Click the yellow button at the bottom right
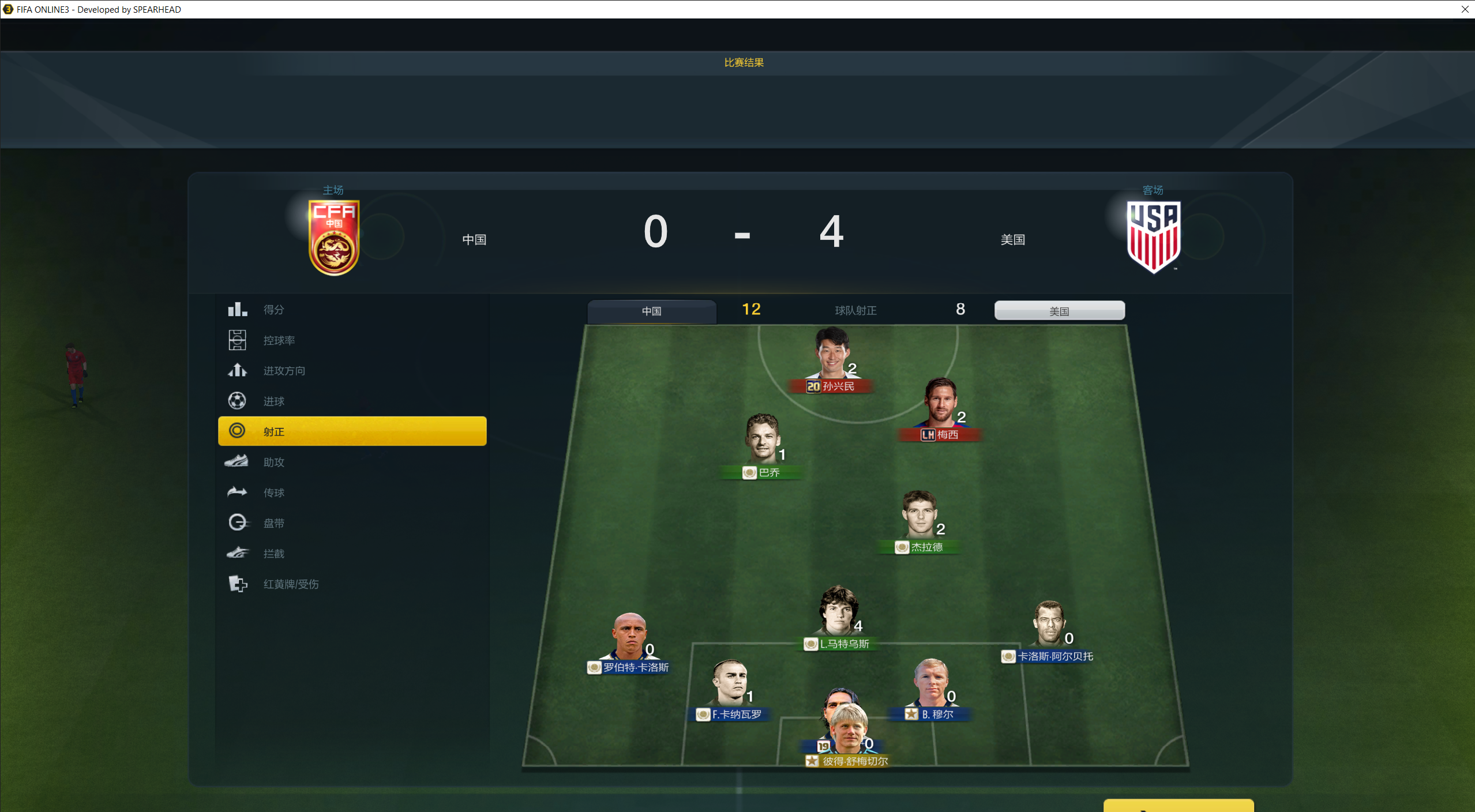 click(1178, 806)
